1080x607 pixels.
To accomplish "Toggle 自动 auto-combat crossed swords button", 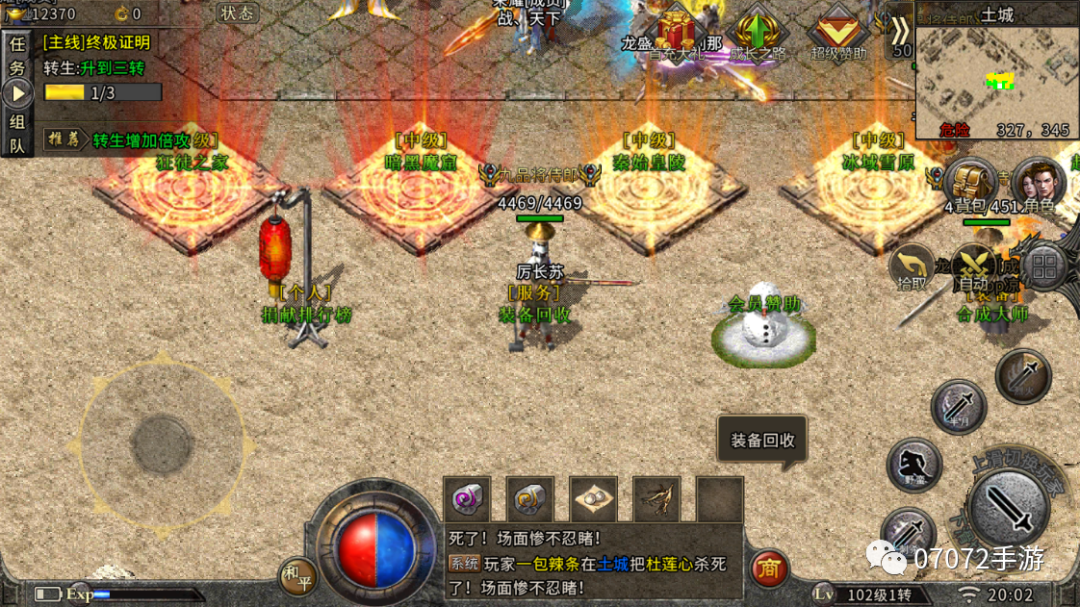I will [x=970, y=266].
